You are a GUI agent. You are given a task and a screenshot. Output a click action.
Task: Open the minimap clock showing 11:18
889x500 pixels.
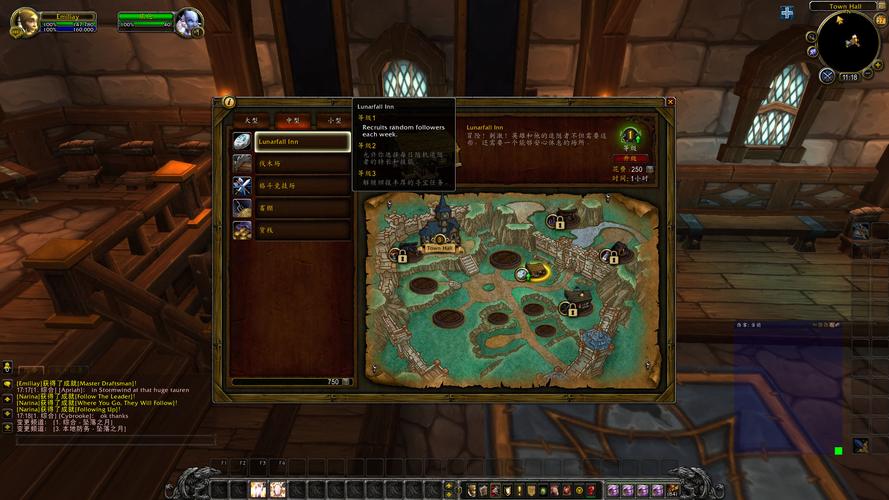[849, 76]
